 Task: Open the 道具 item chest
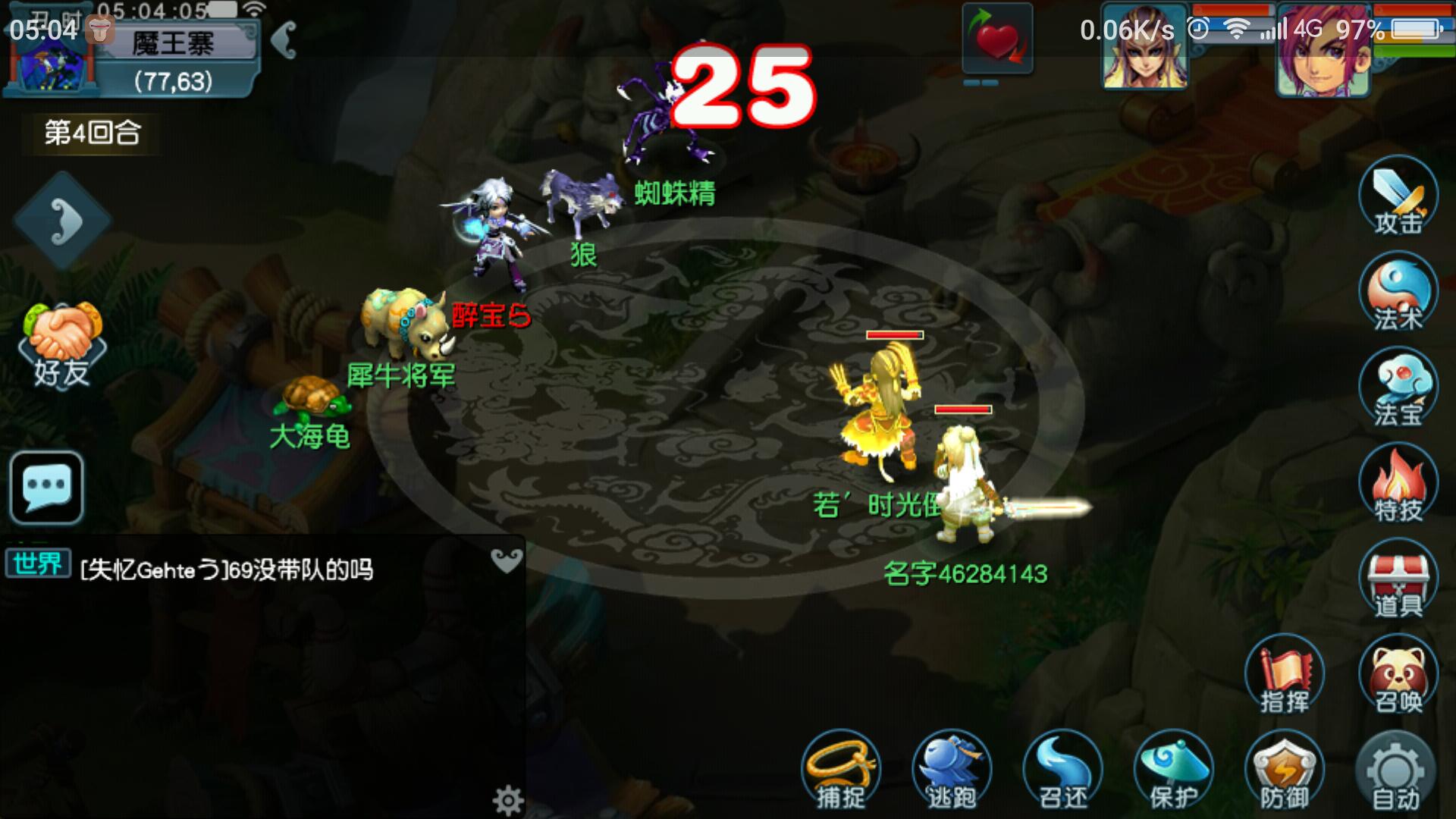pos(1398,580)
